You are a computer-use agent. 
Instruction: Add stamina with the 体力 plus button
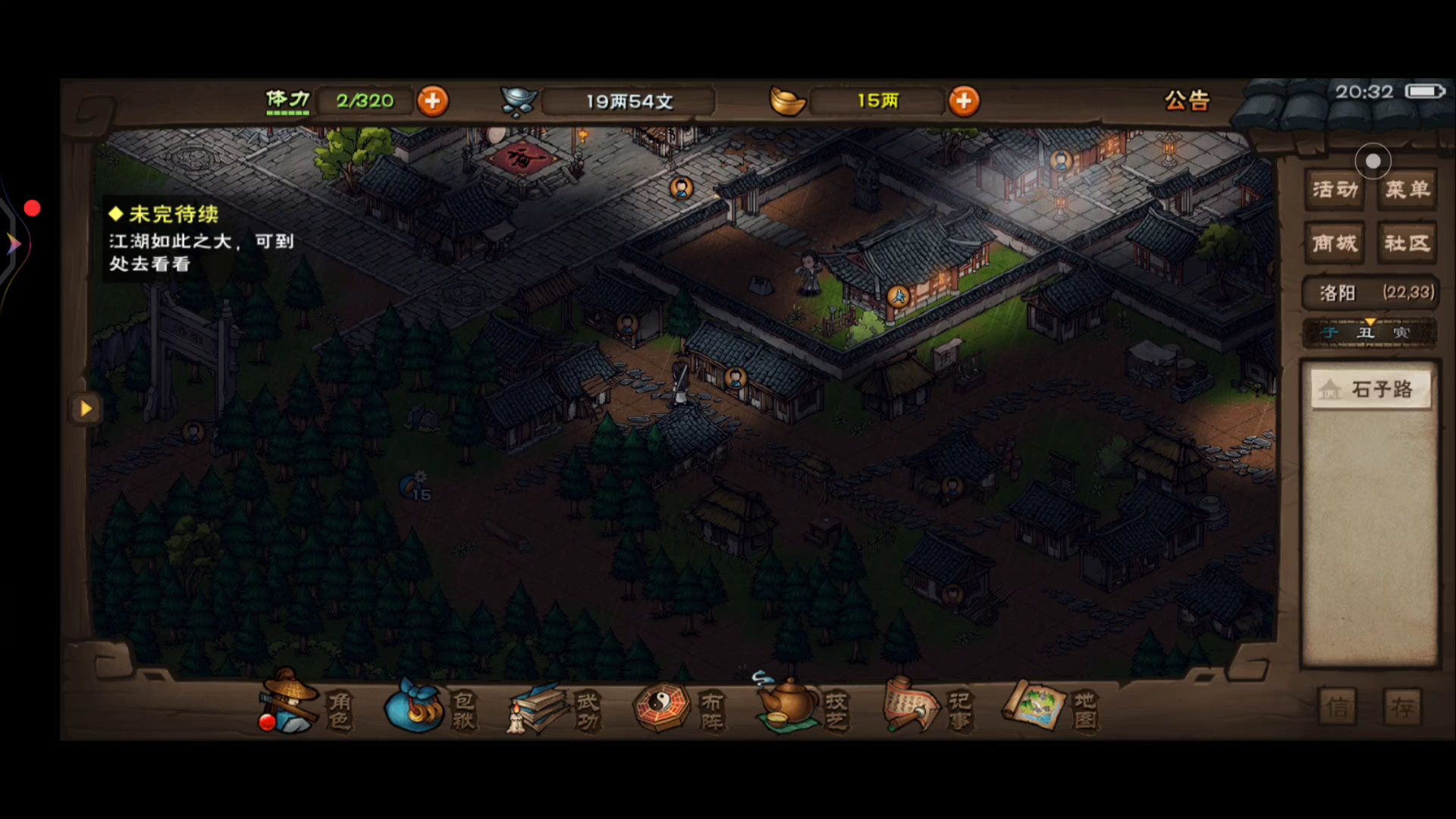[x=432, y=101]
